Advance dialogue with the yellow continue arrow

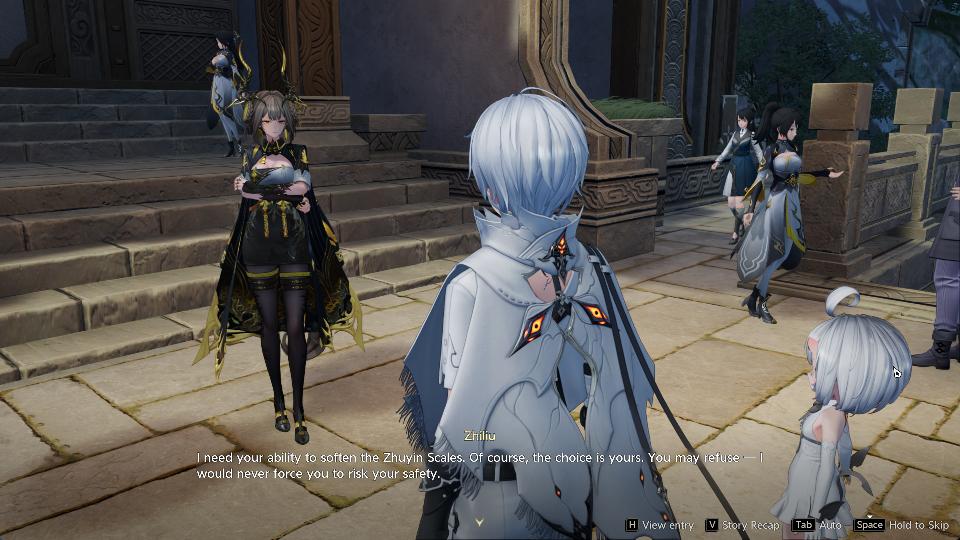tap(479, 521)
